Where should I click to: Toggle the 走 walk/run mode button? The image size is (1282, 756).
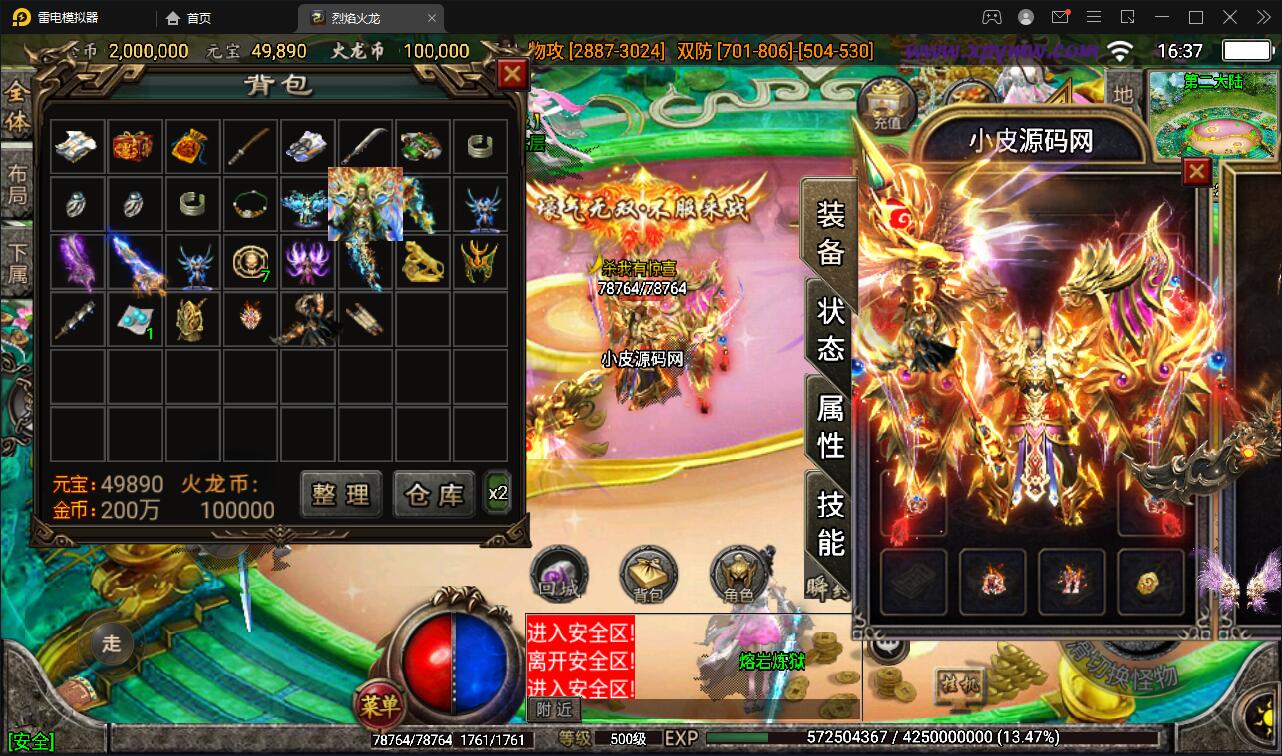pos(110,645)
